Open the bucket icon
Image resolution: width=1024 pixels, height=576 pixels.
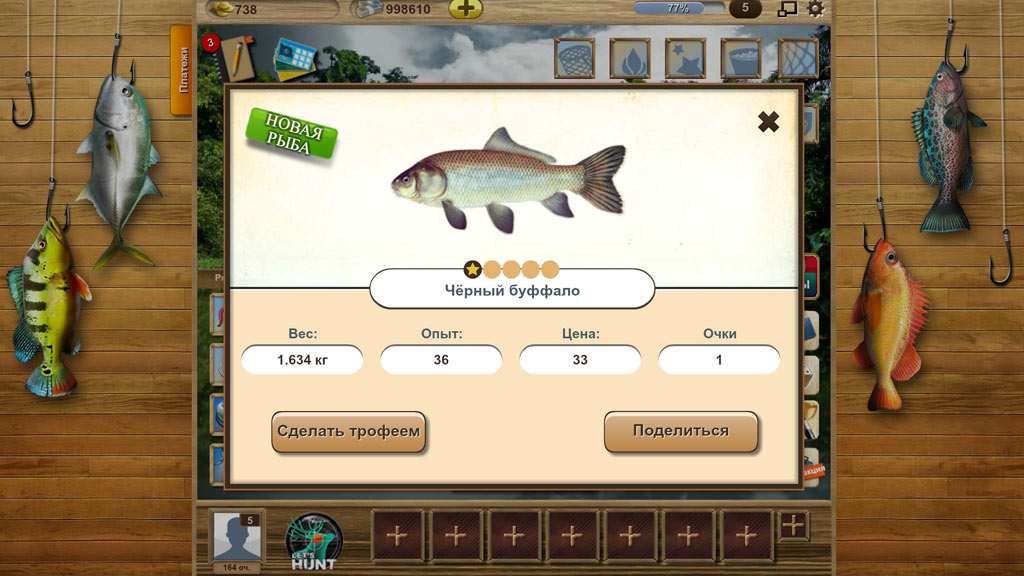[x=740, y=58]
